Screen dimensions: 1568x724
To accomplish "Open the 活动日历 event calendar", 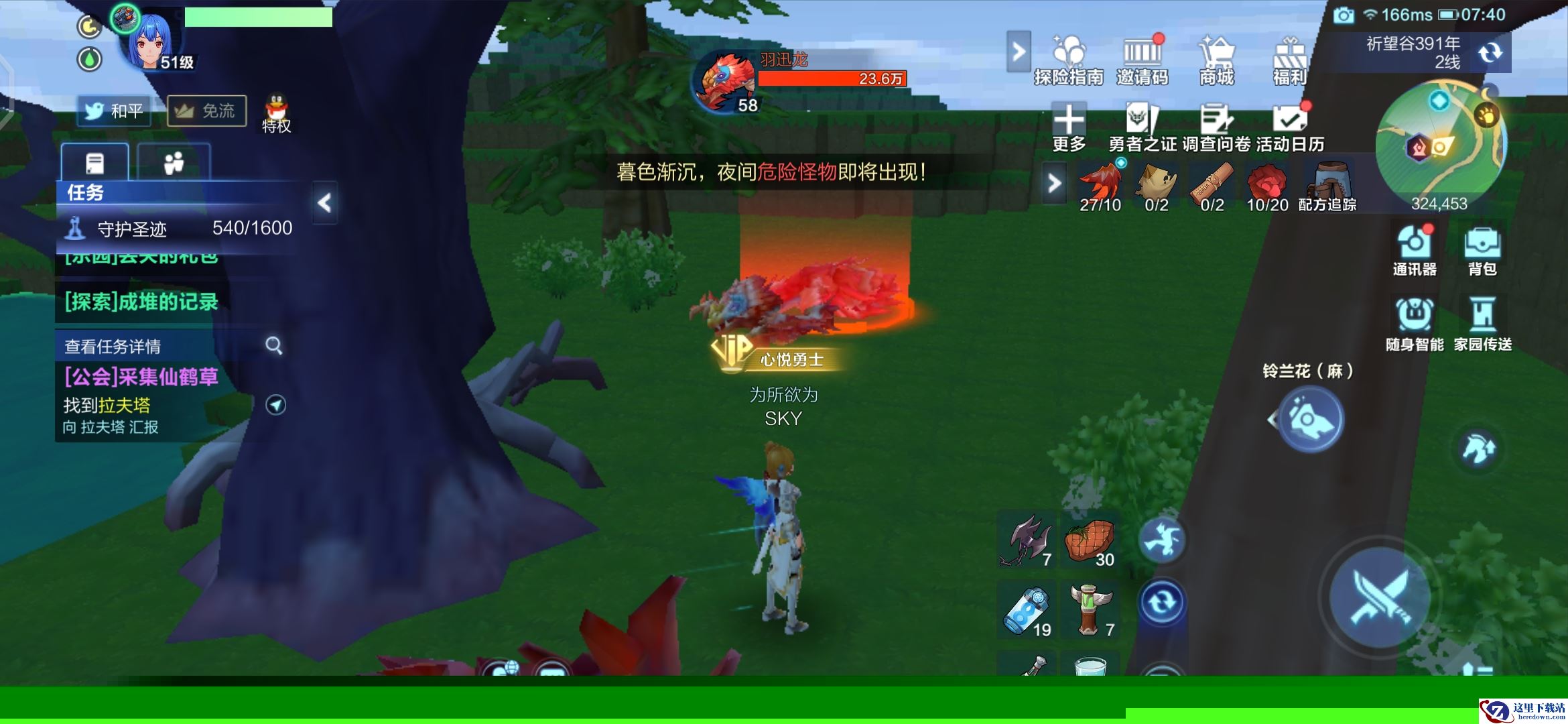I will point(1290,124).
